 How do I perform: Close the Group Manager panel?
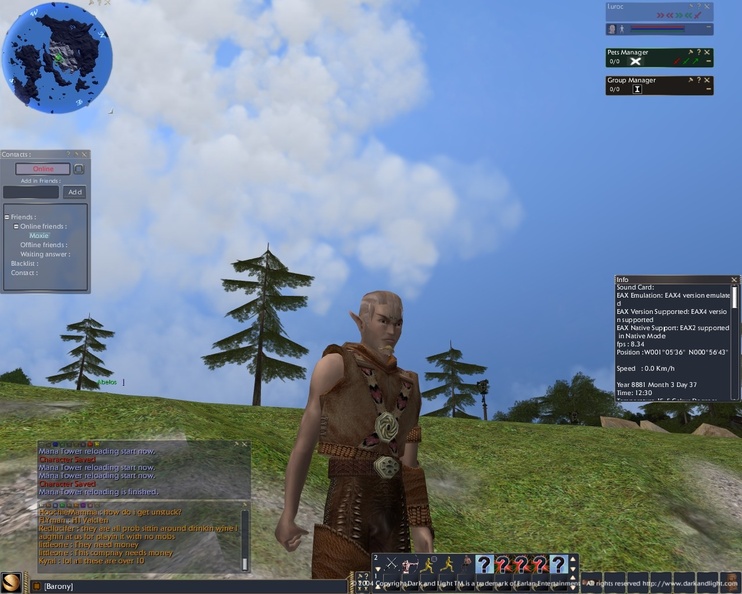708,80
